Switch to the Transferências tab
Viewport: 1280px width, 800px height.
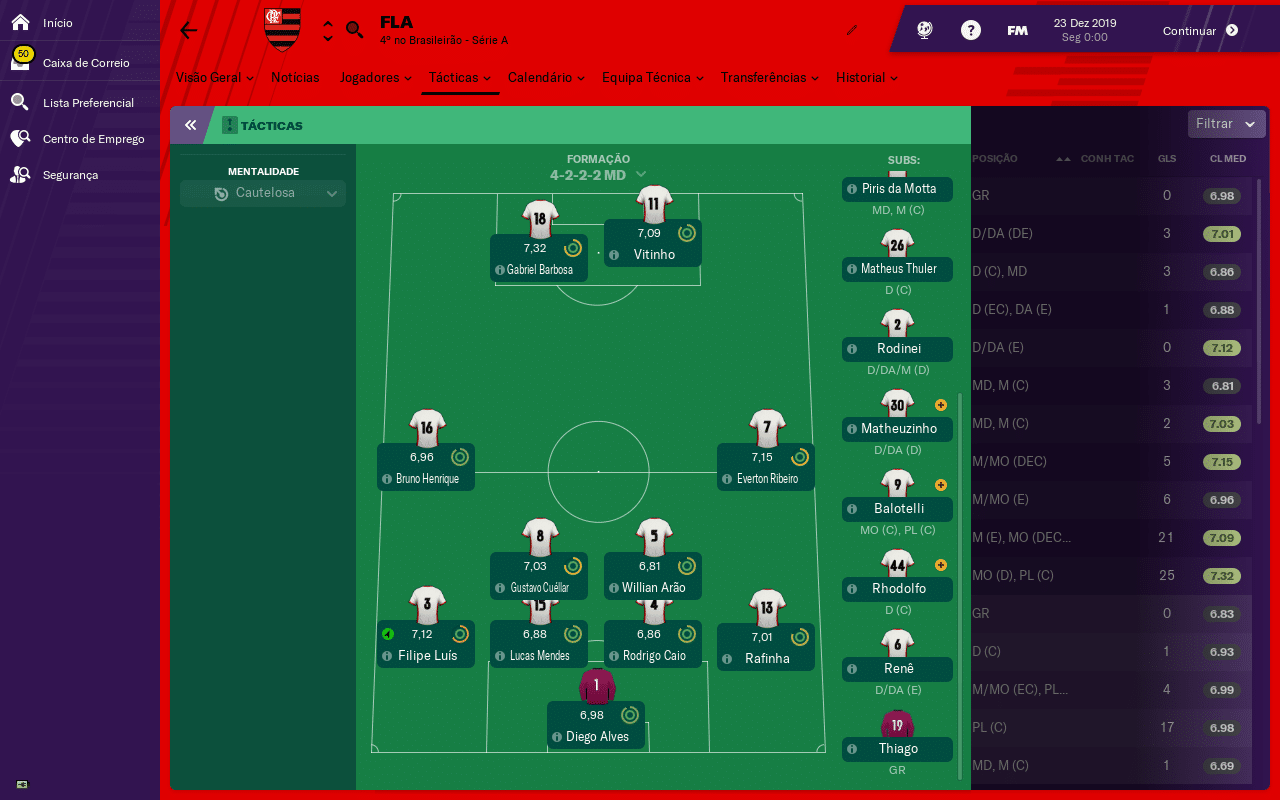point(770,77)
